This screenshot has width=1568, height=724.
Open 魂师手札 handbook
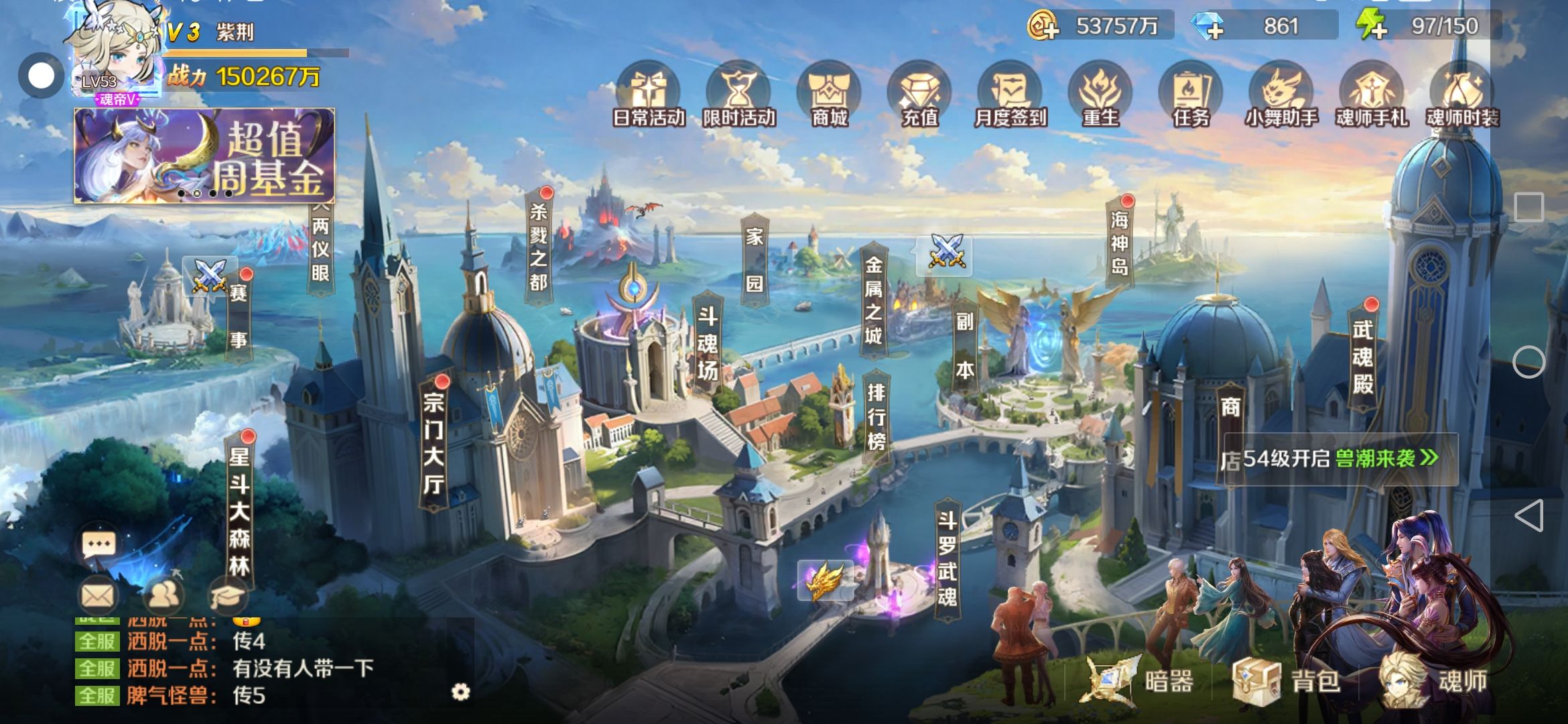tap(1372, 97)
